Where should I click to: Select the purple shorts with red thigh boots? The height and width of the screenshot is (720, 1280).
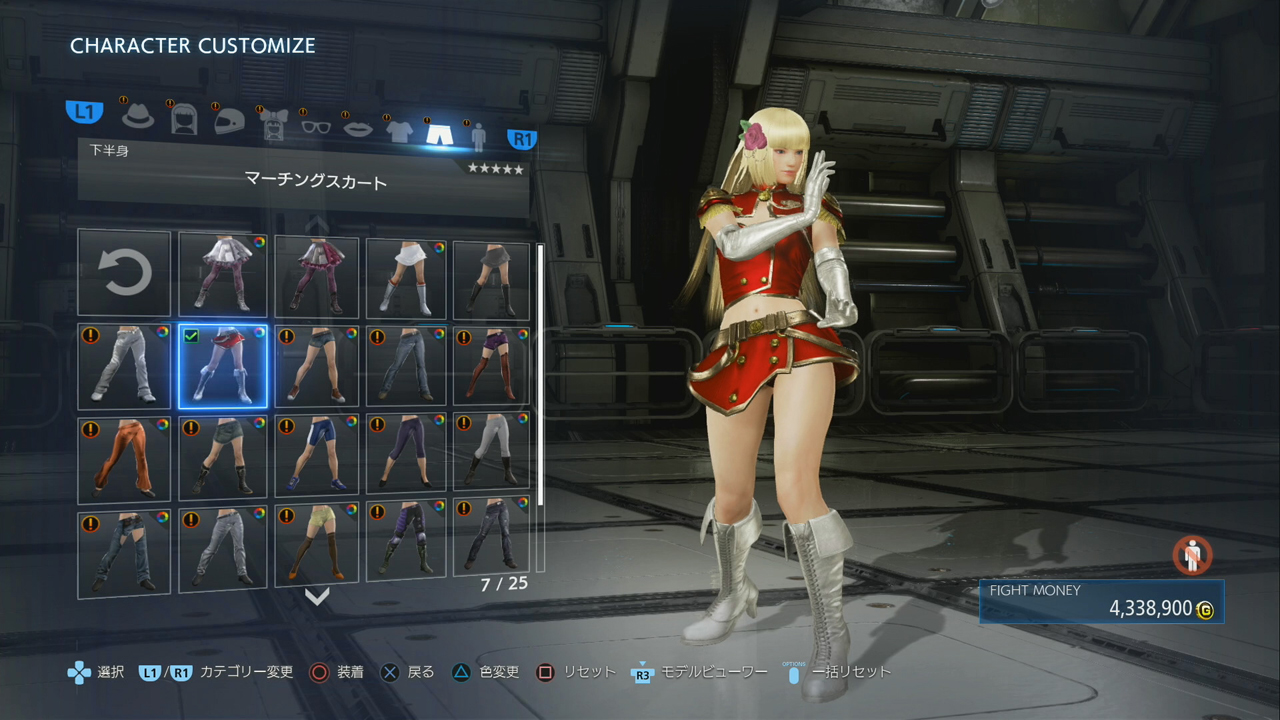491,365
